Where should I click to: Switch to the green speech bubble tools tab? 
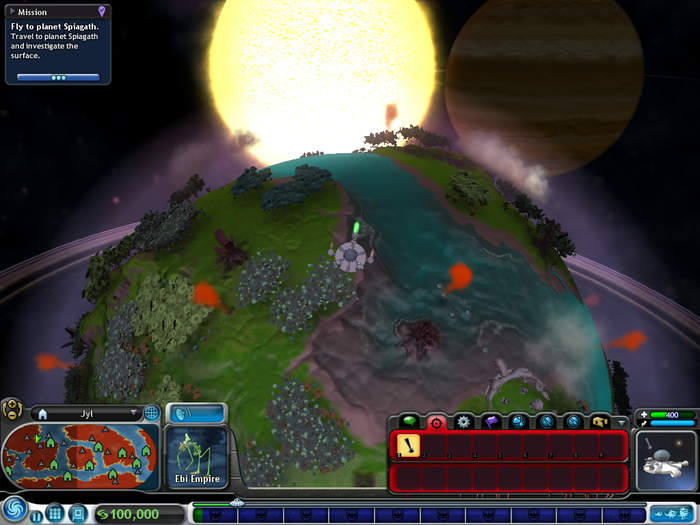[x=408, y=422]
